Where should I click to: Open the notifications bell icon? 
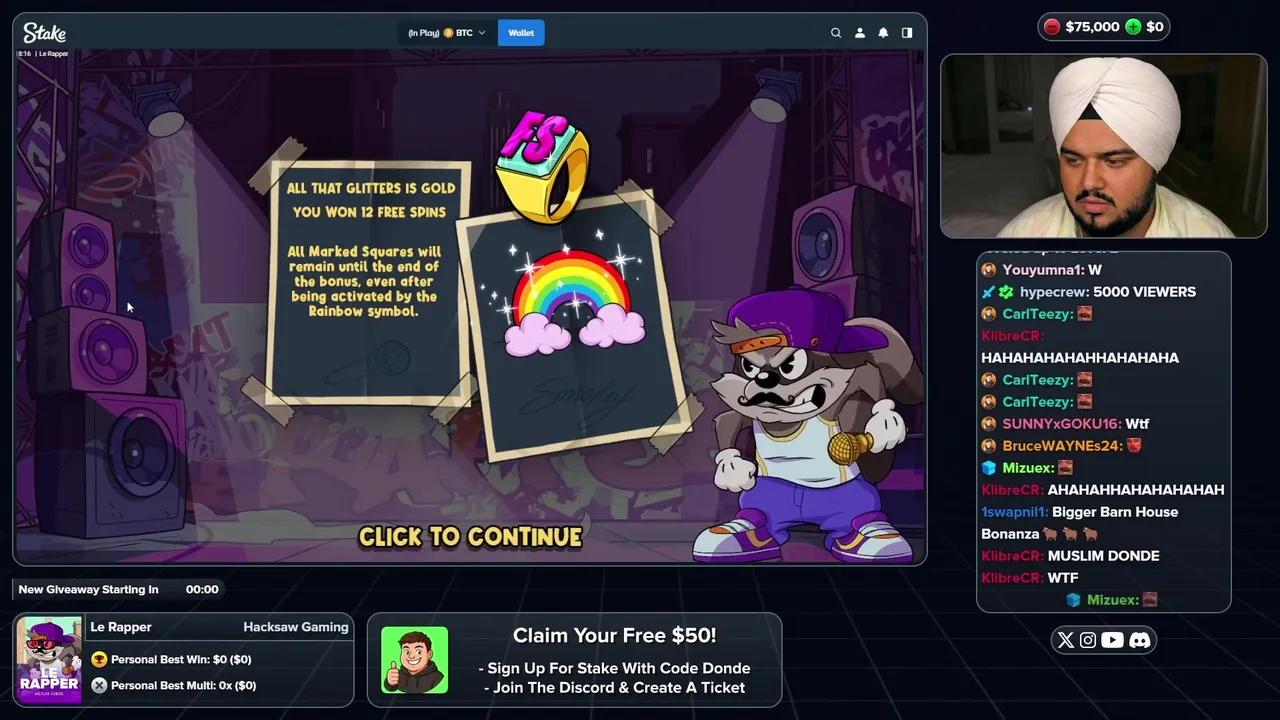[883, 32]
